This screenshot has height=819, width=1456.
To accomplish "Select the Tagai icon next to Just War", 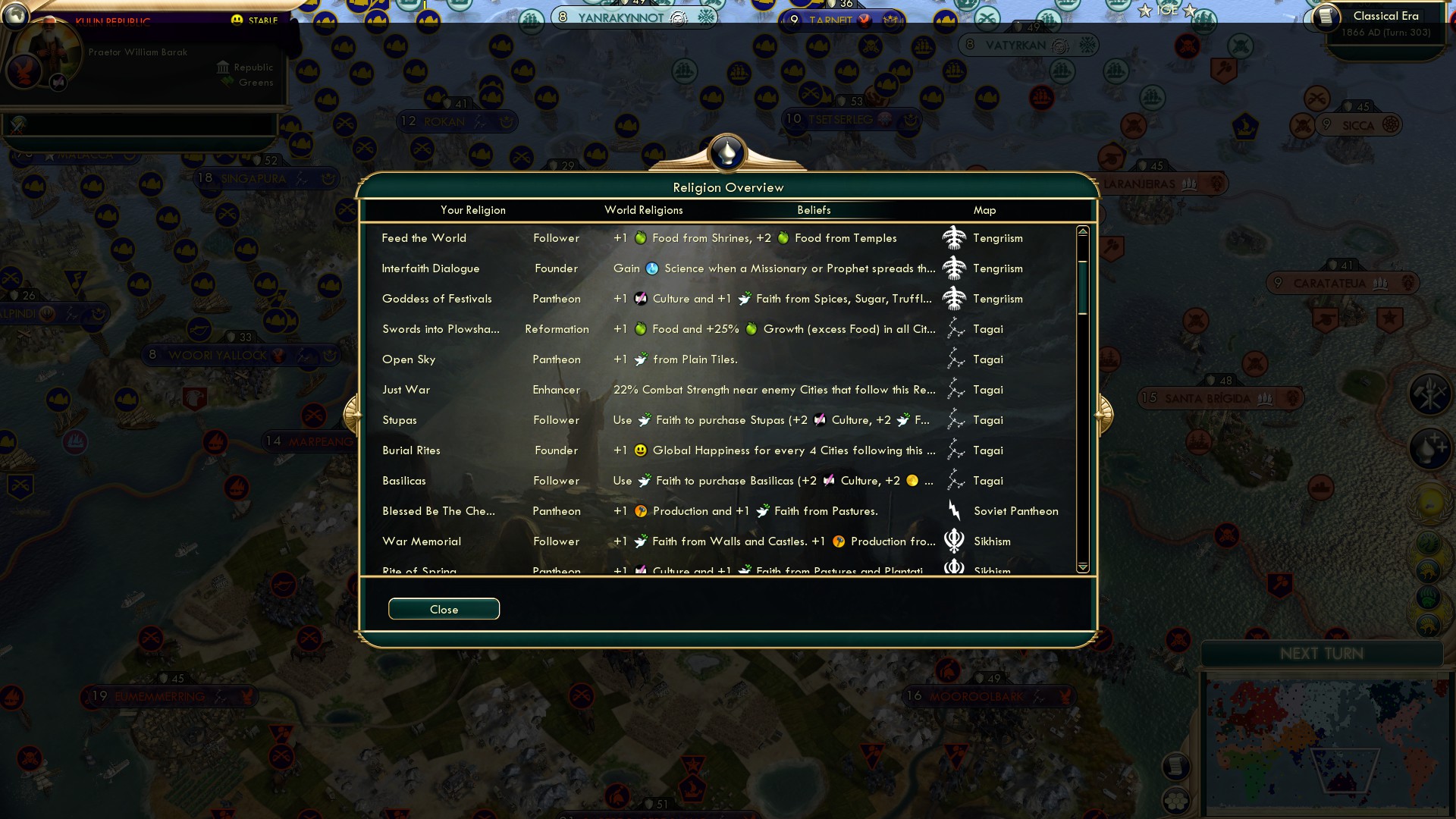I will [955, 389].
